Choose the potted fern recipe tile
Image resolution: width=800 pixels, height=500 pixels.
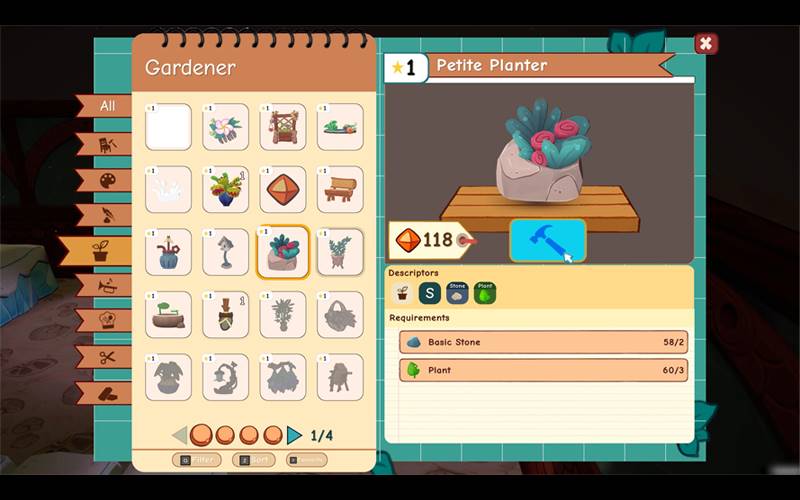tap(340, 251)
